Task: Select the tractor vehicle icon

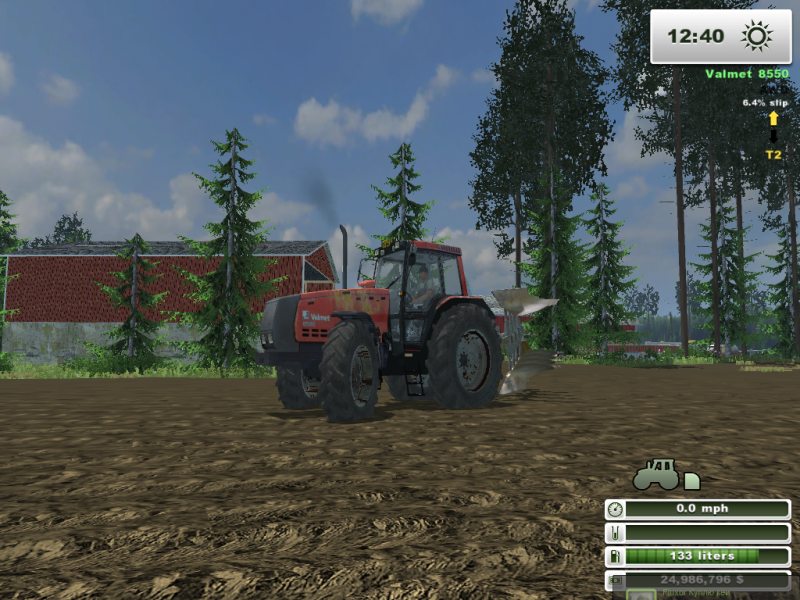Action: tap(656, 473)
